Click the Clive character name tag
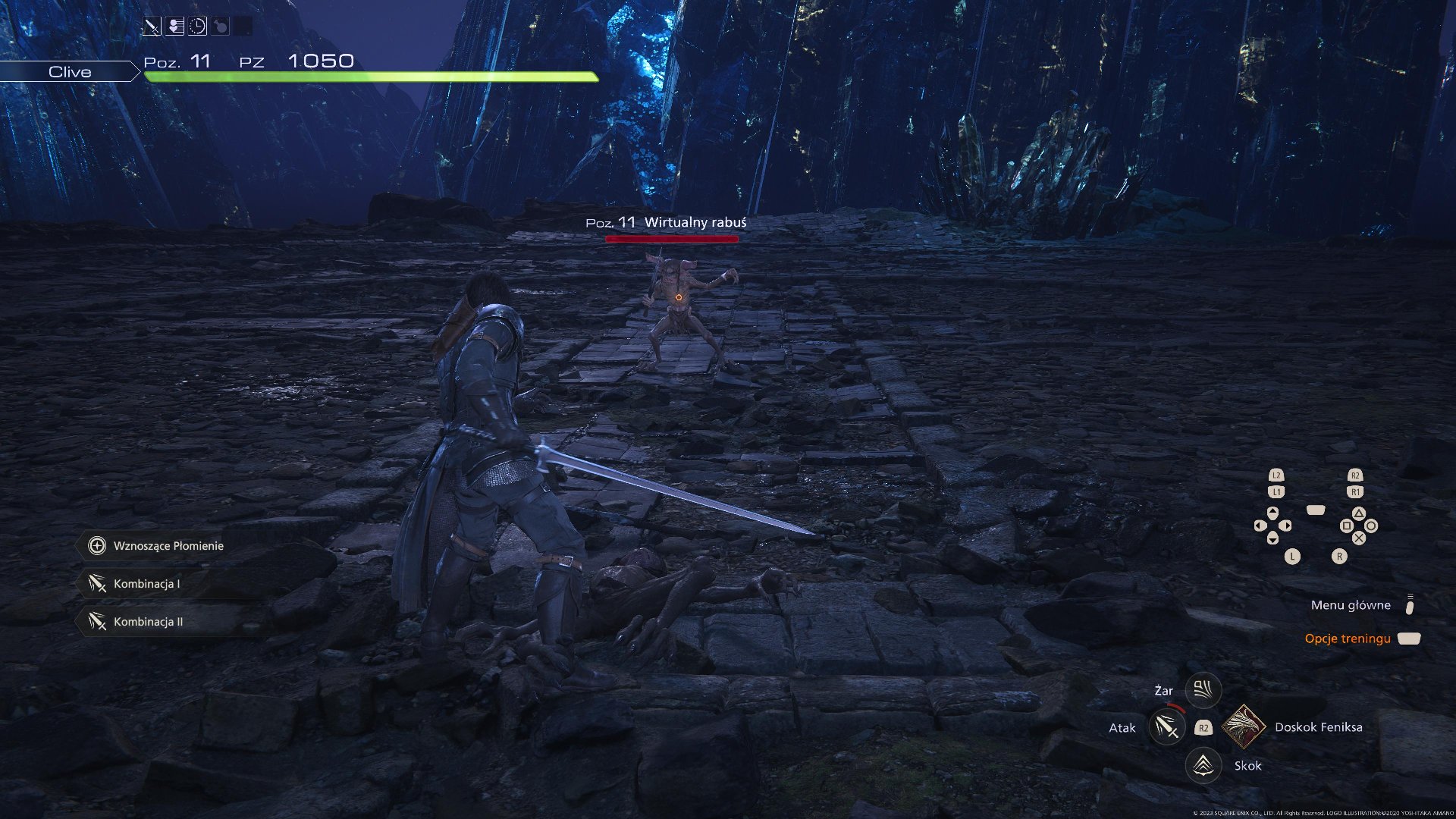 (x=70, y=72)
